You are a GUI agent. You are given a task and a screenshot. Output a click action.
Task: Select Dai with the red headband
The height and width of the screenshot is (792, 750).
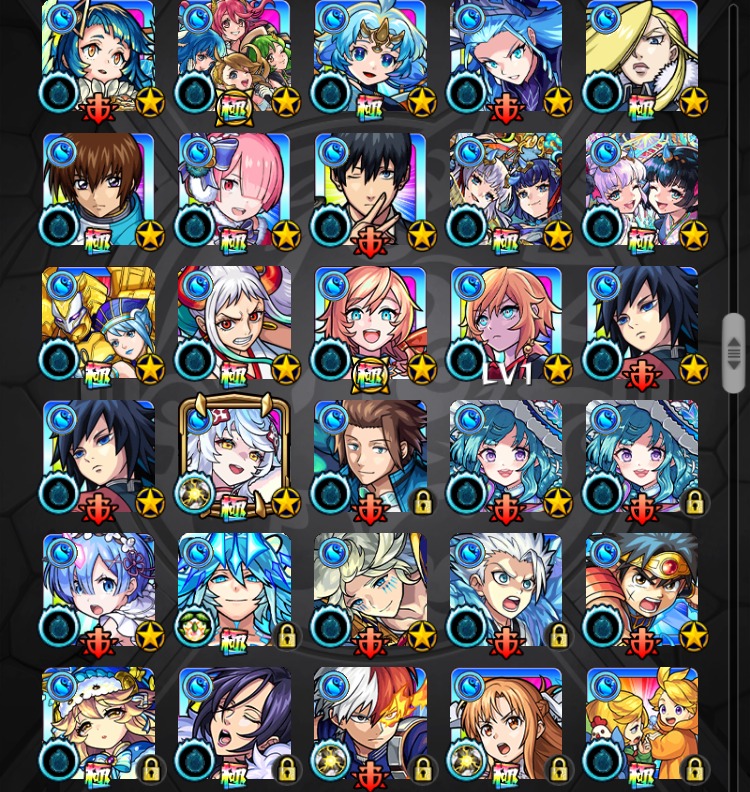(643, 590)
